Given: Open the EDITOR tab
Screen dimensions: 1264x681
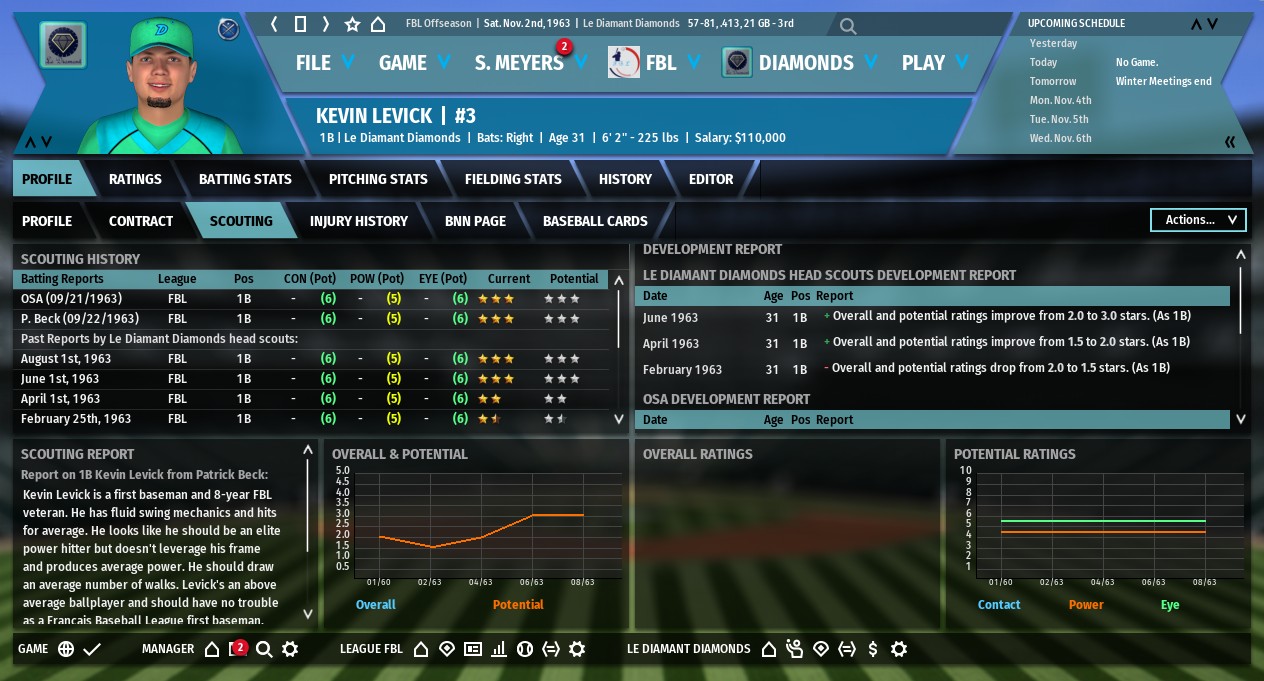Looking at the screenshot, I should 711,179.
